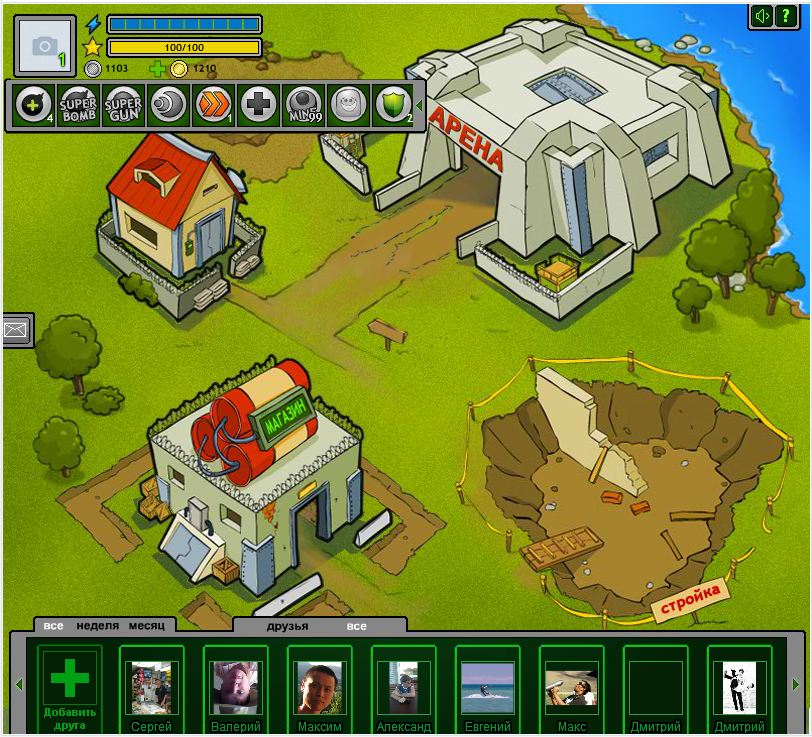Viewport: 812px width, 737px height.
Task: Open the player avatar photo
Action: click(45, 45)
